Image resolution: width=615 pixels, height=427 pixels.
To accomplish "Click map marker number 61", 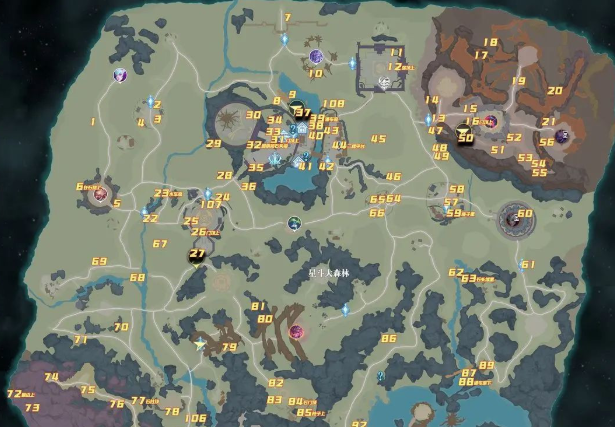I will pyautogui.click(x=528, y=264).
